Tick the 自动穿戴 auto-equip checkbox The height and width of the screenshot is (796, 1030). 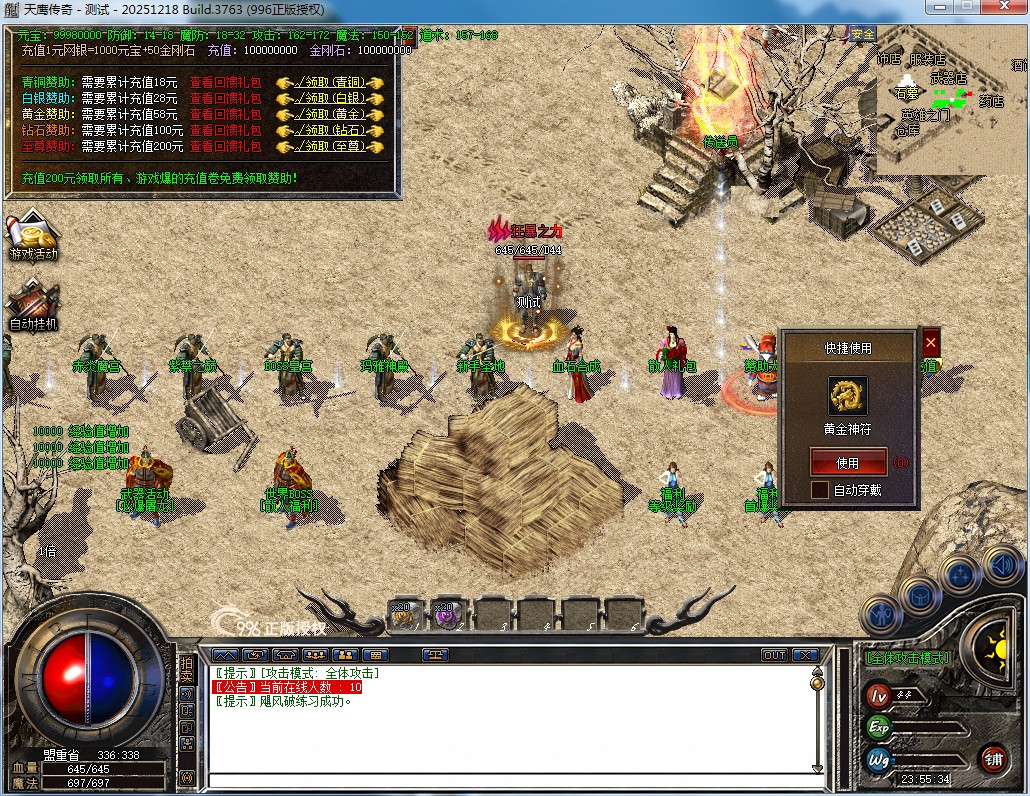(820, 490)
